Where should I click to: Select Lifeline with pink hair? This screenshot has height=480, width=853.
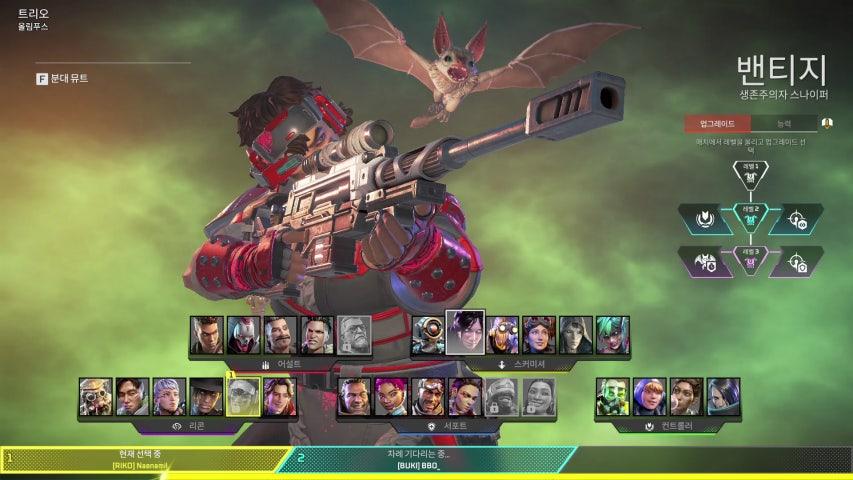[392, 396]
